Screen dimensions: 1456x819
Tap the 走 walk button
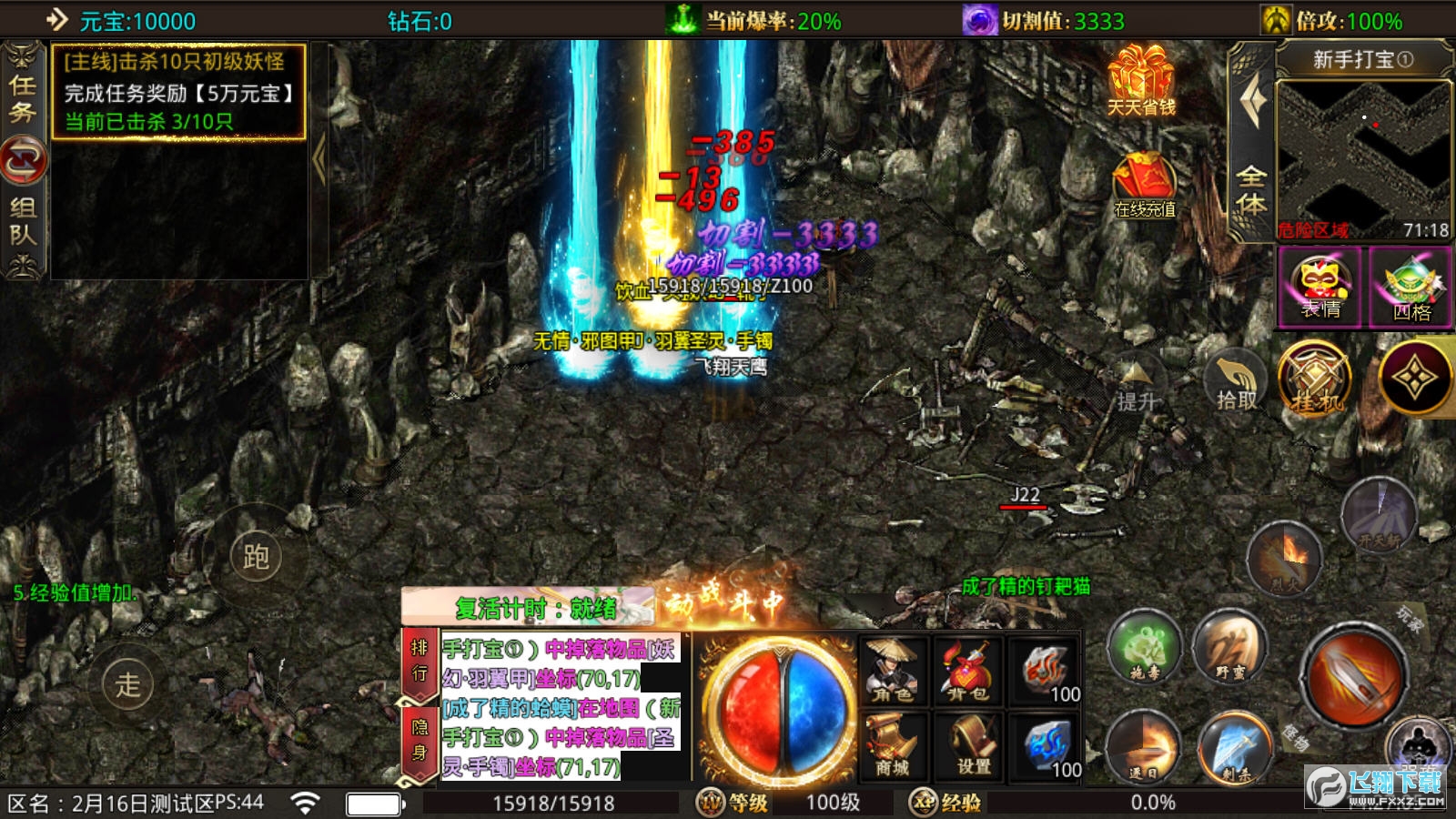127,684
